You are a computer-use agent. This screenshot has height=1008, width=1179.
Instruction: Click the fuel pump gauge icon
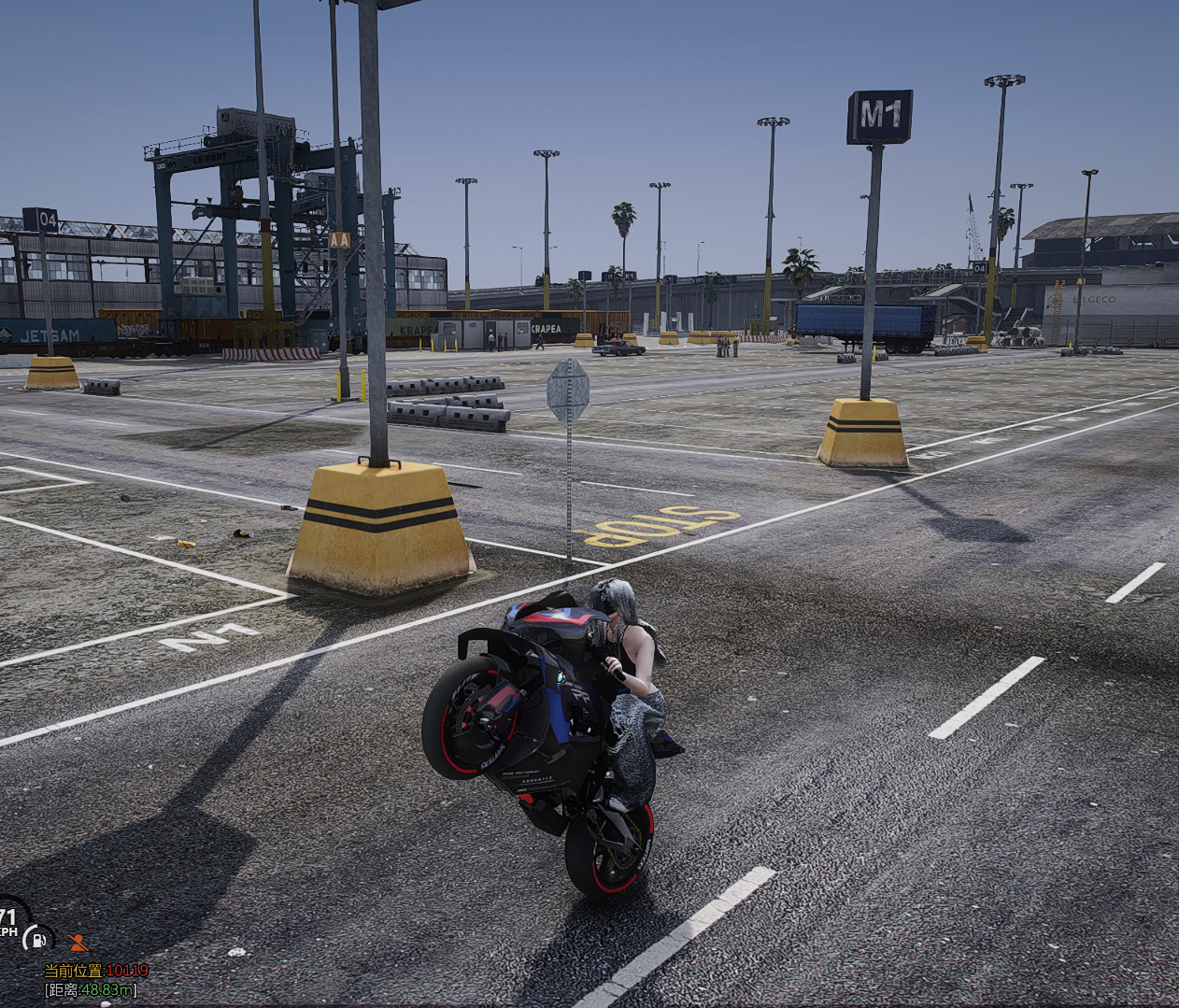coord(38,938)
